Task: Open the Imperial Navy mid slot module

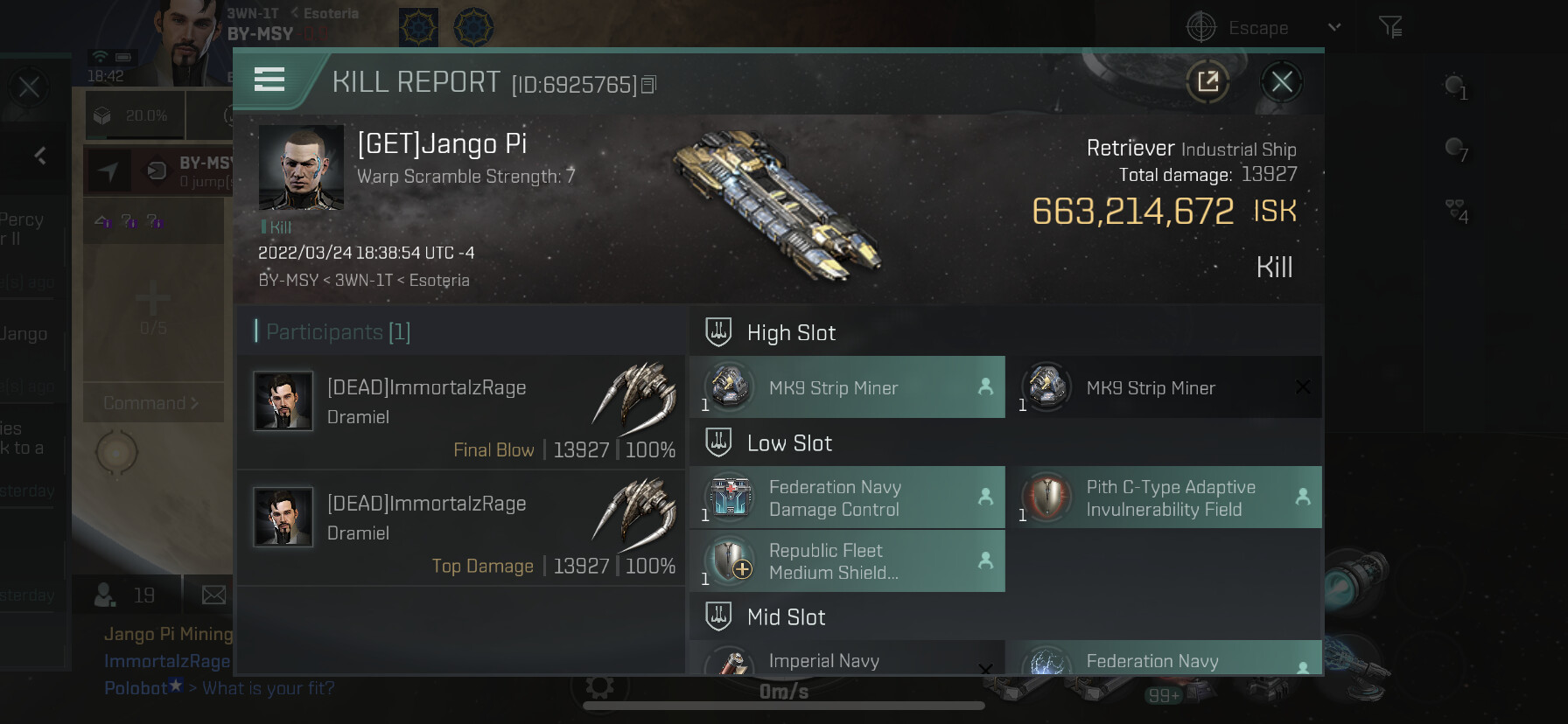Action: tap(847, 661)
